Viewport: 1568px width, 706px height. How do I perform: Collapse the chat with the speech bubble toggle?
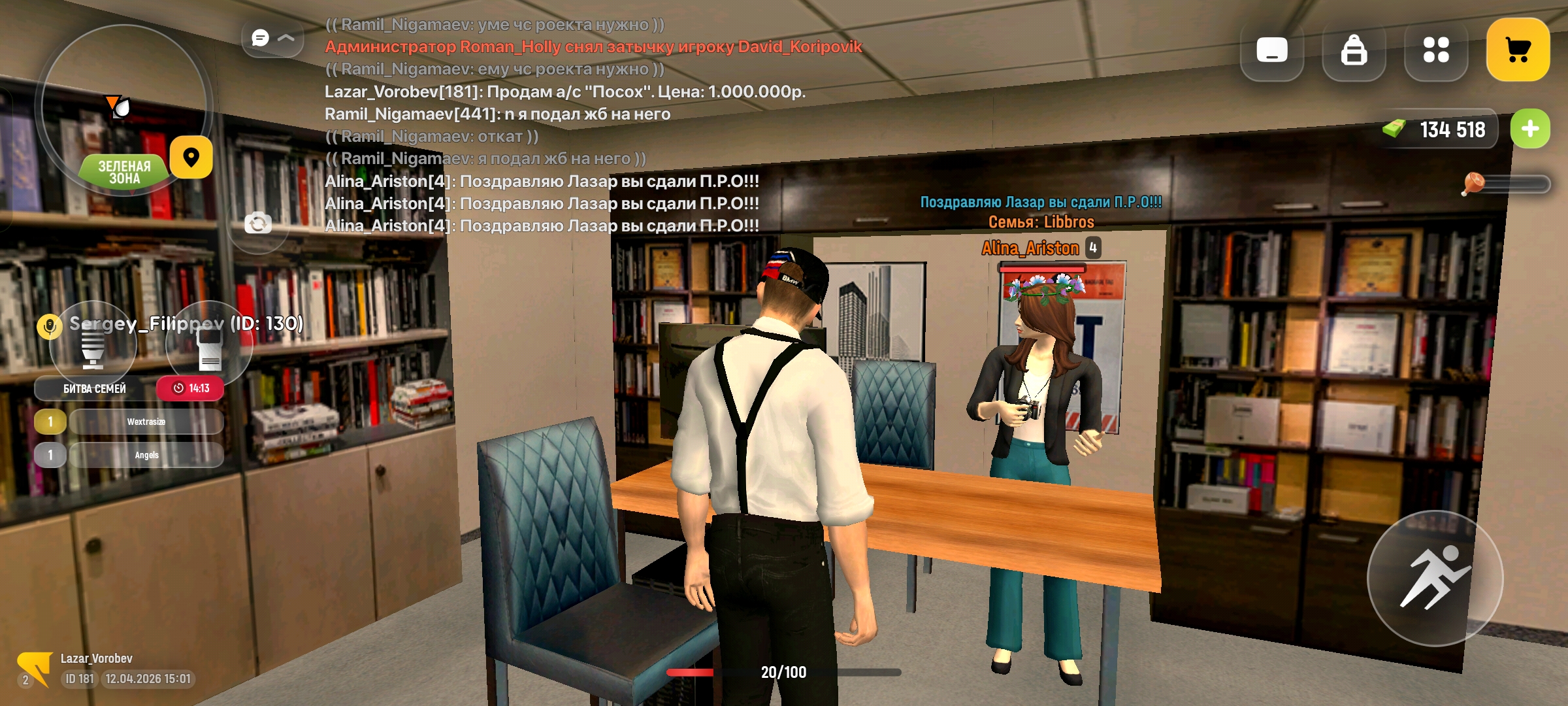coord(272,38)
